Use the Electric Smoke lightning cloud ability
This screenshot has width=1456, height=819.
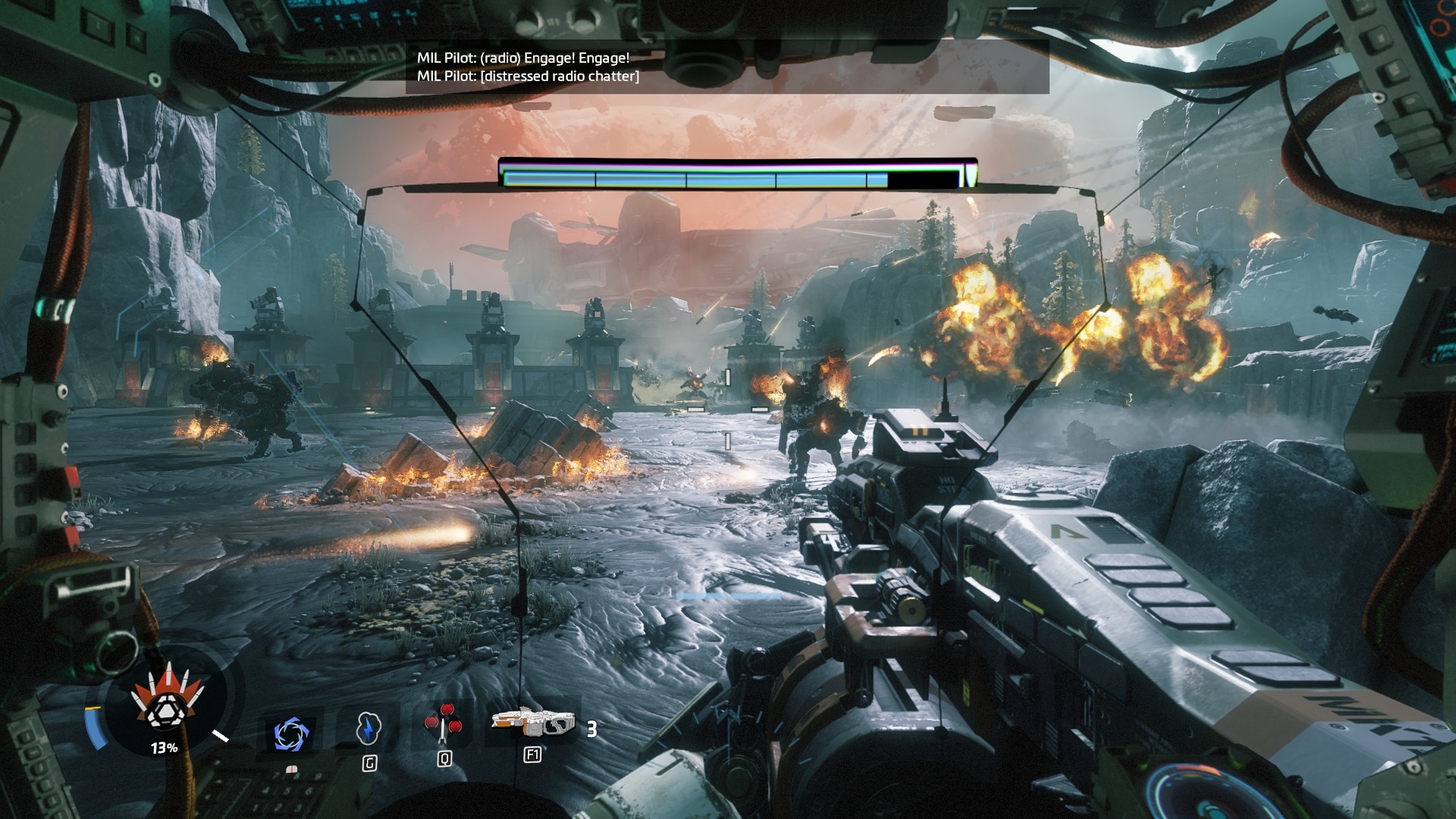tap(368, 728)
